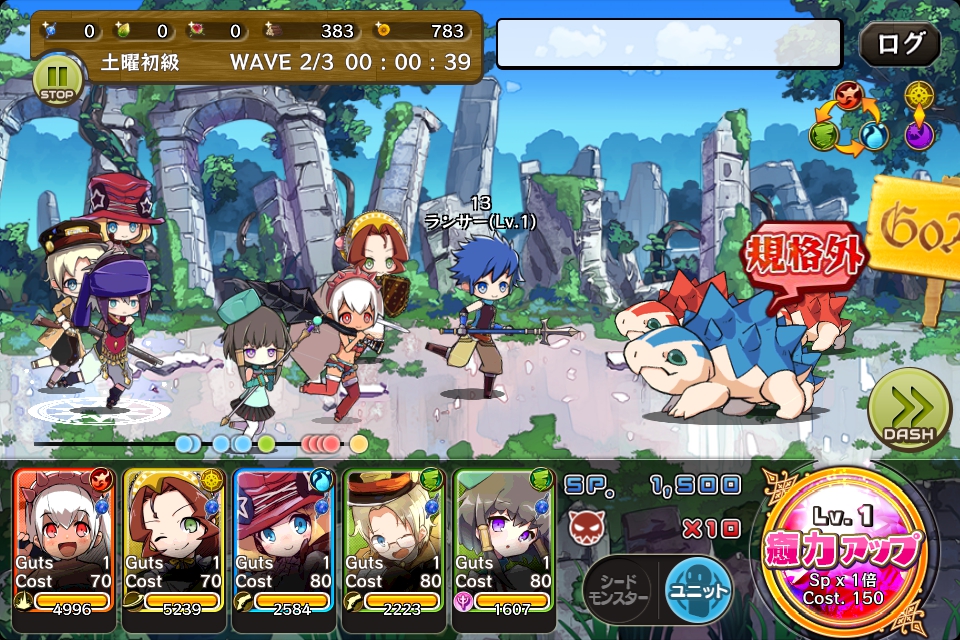Viewport: 960px width, 640px height.
Task: Choose the blonde glasses-wearing unit card
Action: 393,540
